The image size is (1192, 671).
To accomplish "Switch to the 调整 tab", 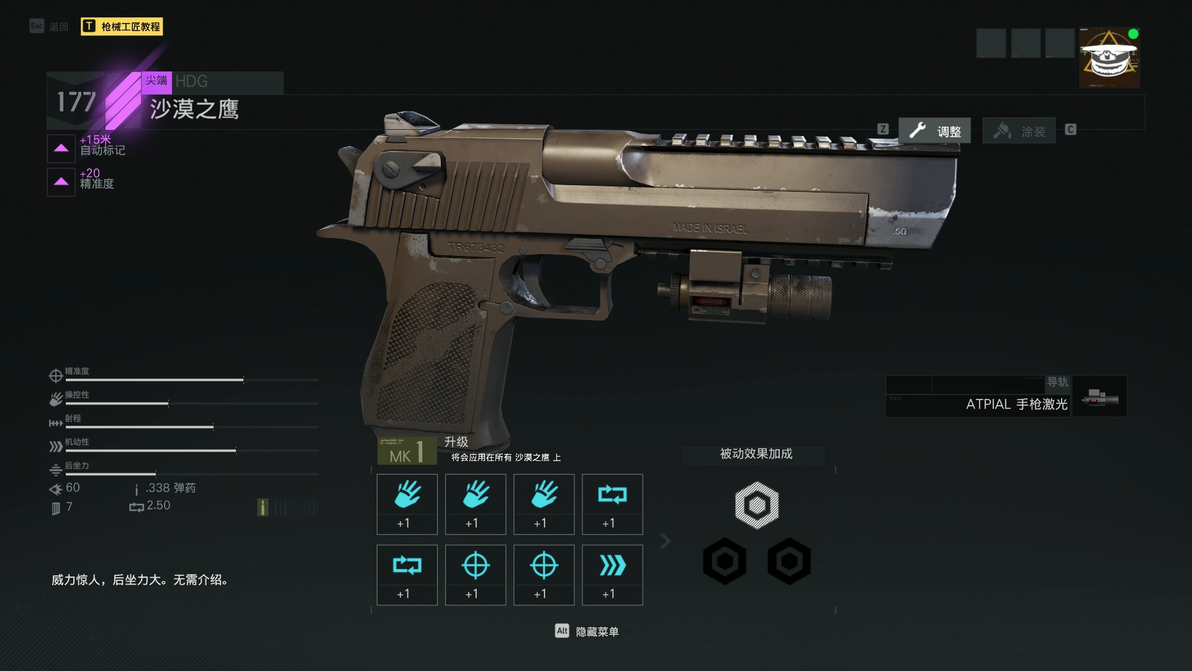I will [x=935, y=131].
